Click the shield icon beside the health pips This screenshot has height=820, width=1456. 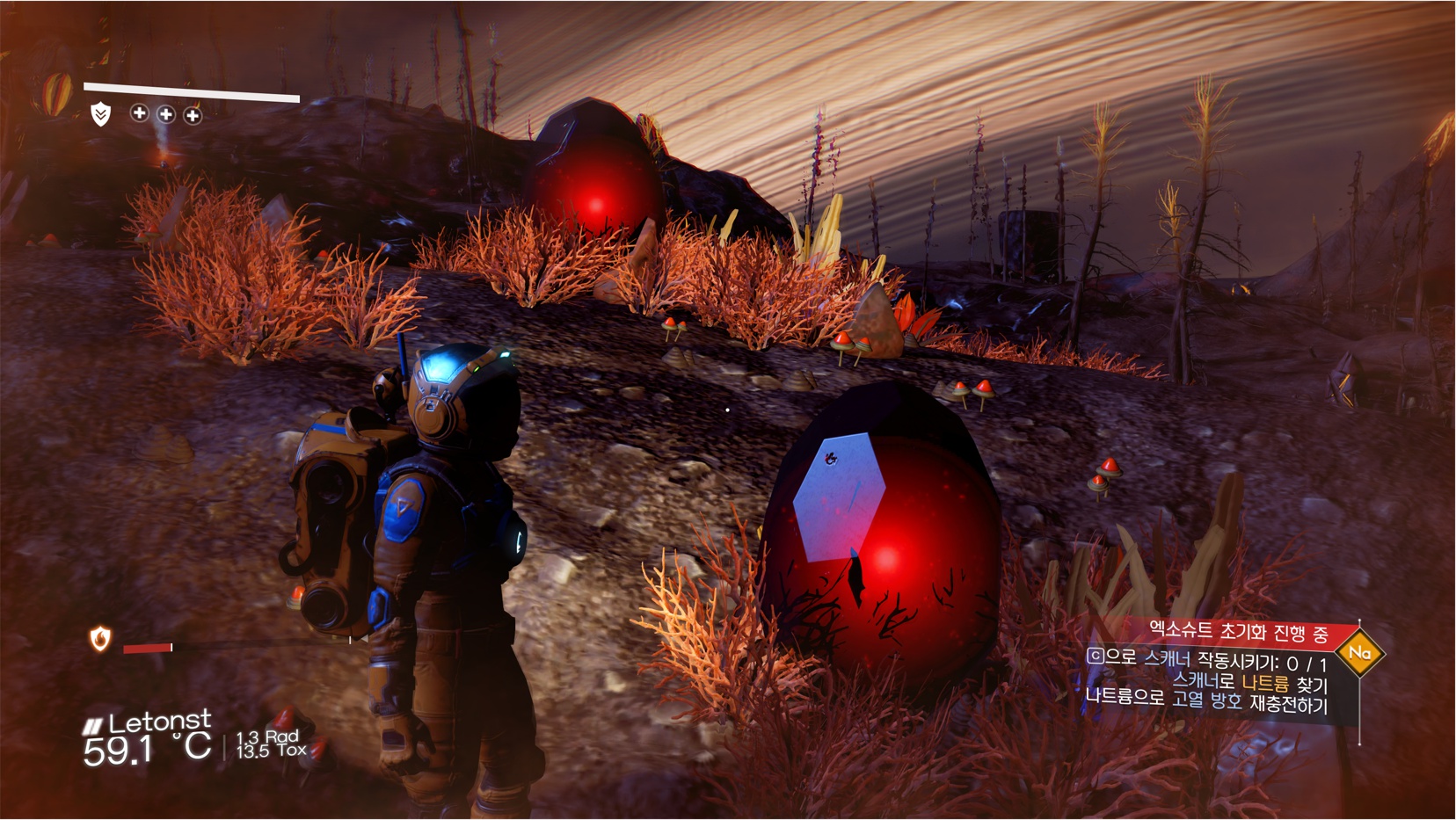tap(101, 114)
